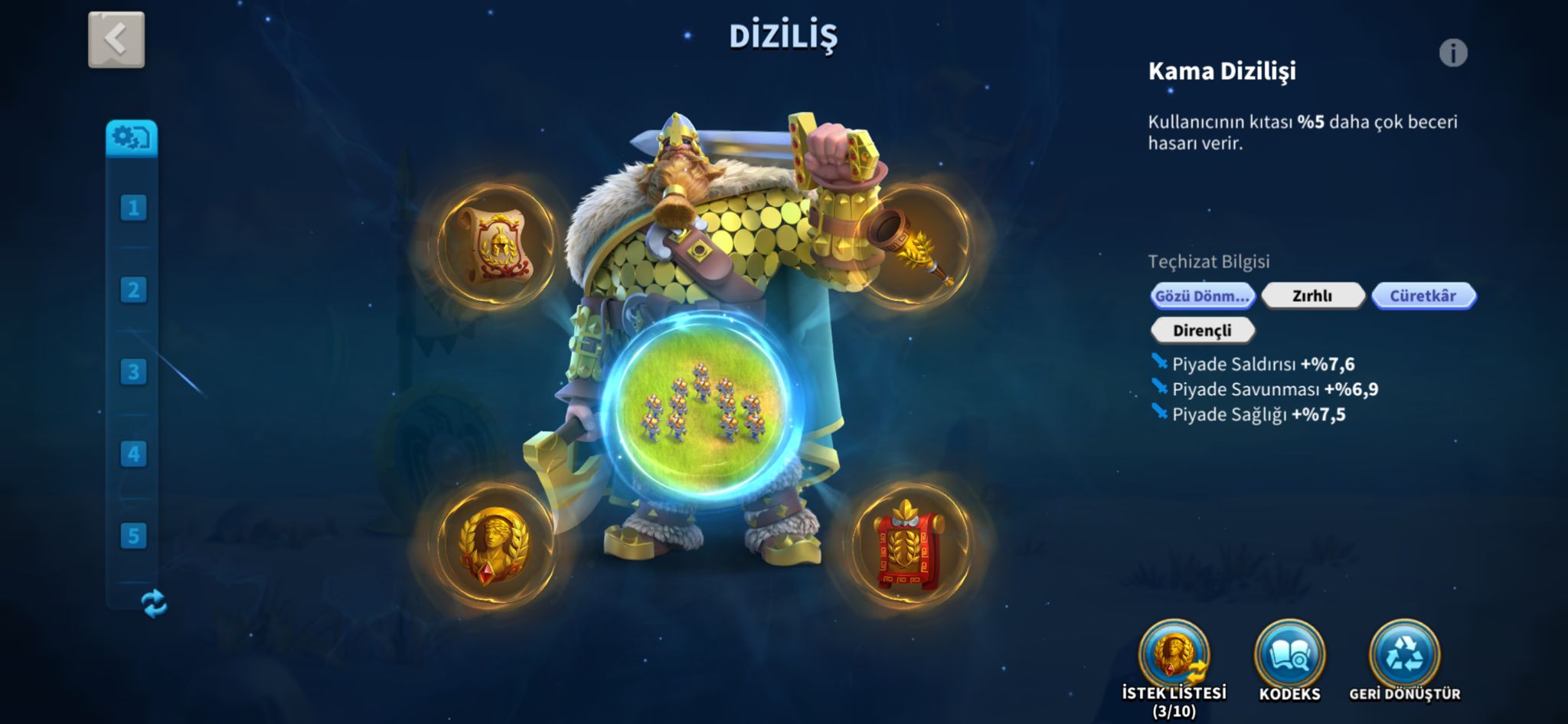
Task: Select the Cüretkâr equipment tag
Action: coord(1423,296)
